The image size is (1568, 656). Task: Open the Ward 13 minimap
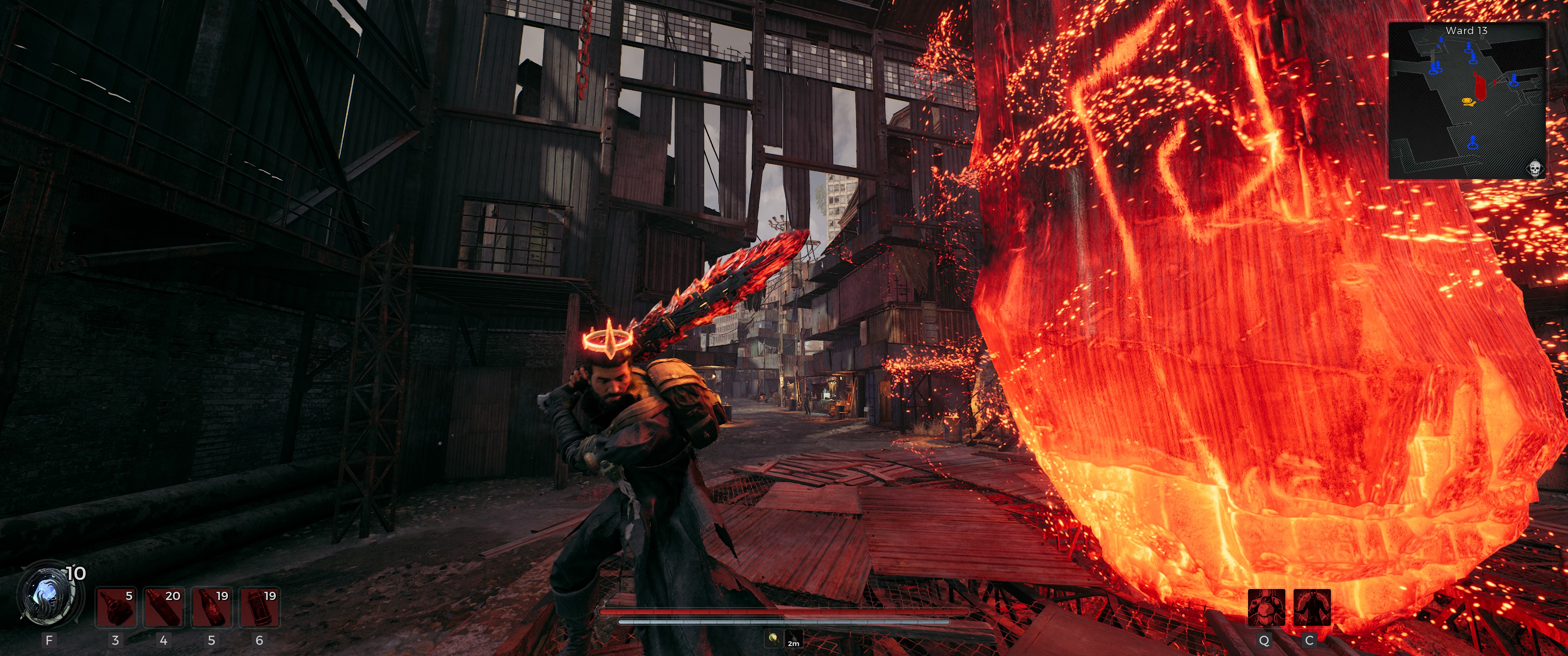[1467, 100]
